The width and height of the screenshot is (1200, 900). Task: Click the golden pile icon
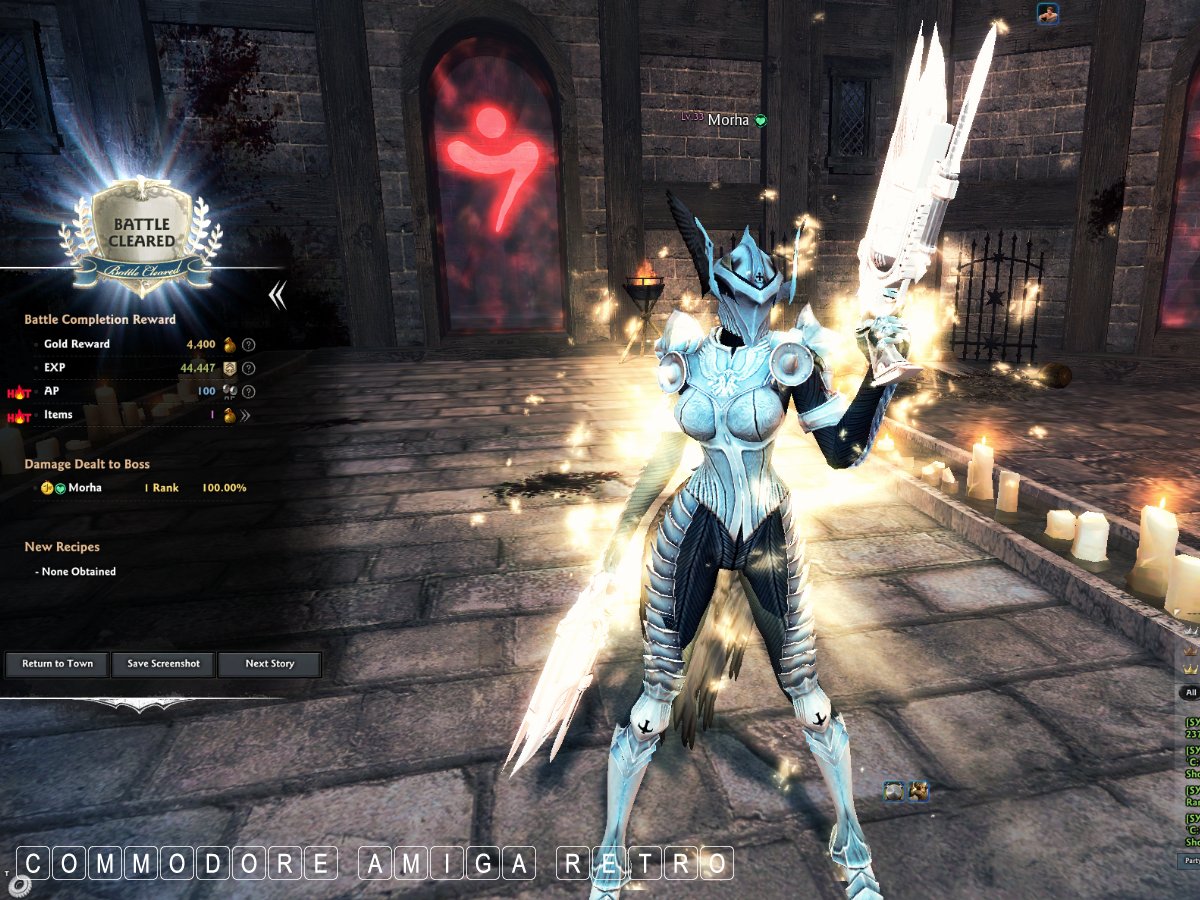click(x=918, y=792)
